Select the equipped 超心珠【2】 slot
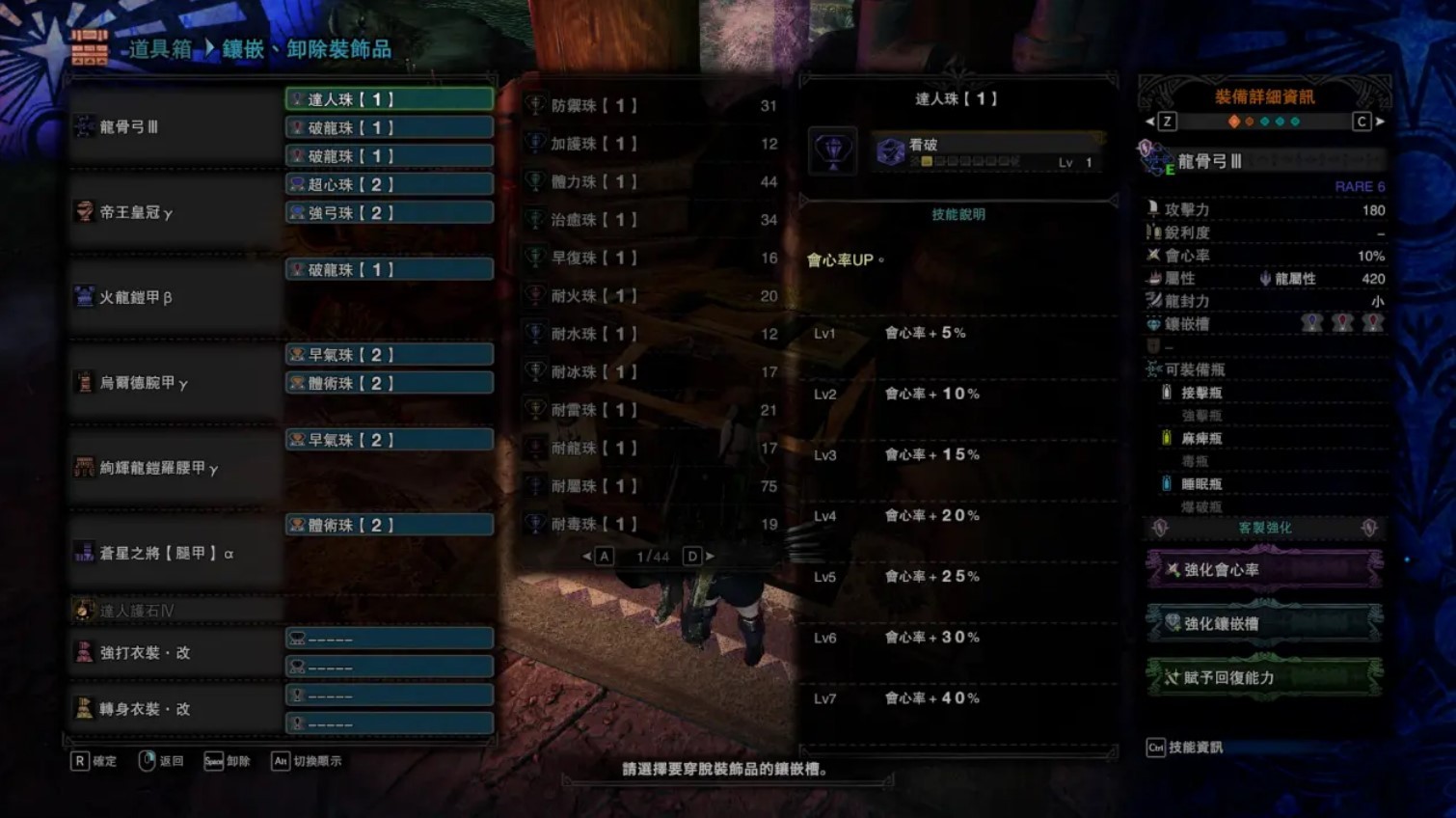The height and width of the screenshot is (818, 1456). pyautogui.click(x=389, y=183)
